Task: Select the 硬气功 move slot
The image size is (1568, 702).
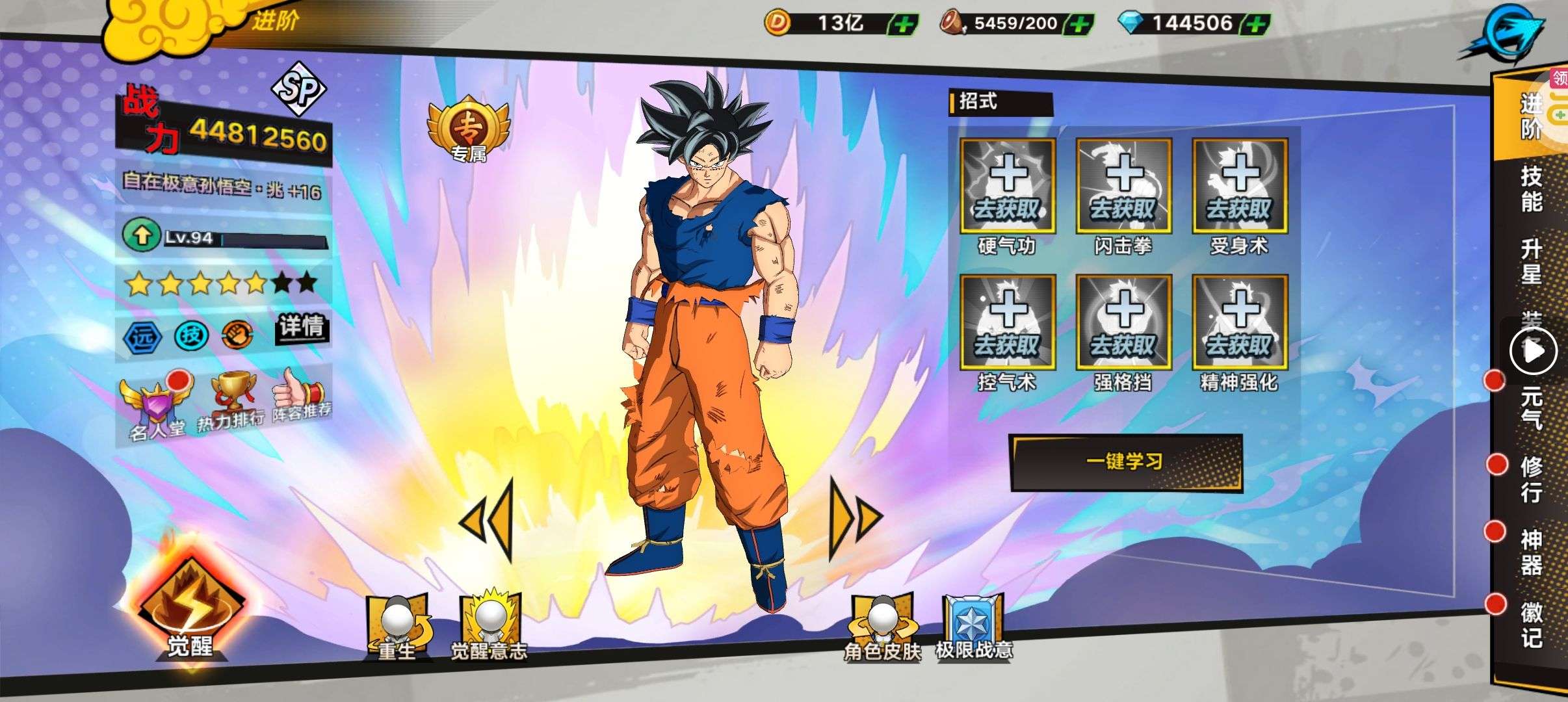Action: tap(1007, 187)
